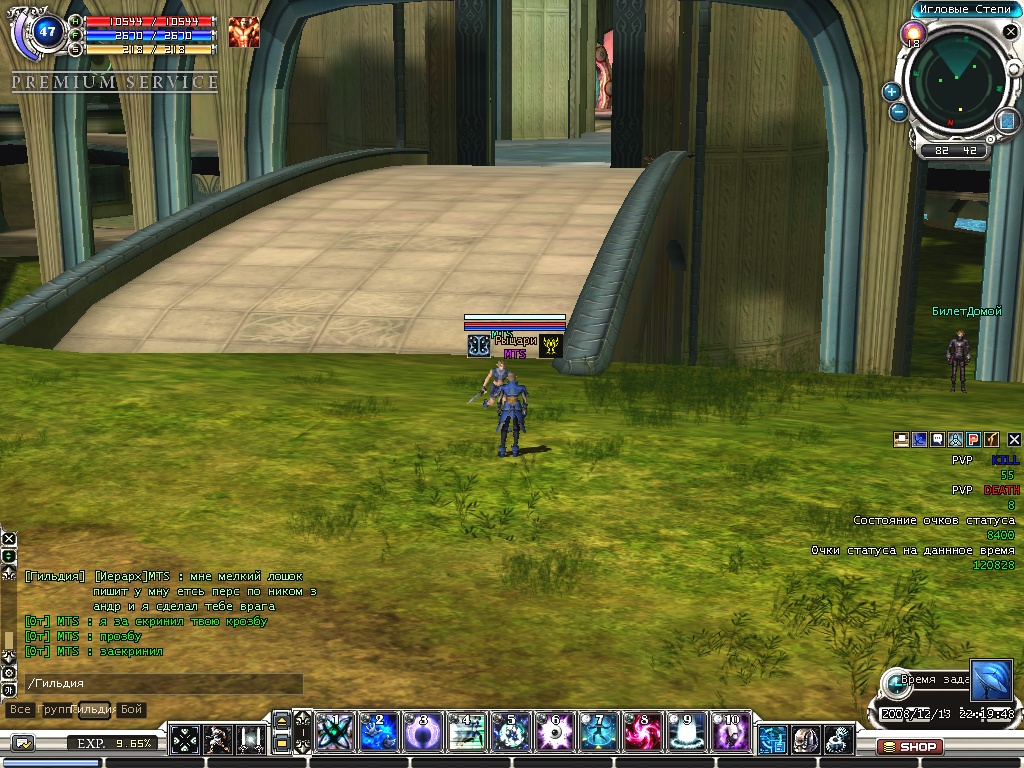The image size is (1024, 768).
Task: Activate the hotbar slot 10 skill
Action: pyautogui.click(x=731, y=733)
